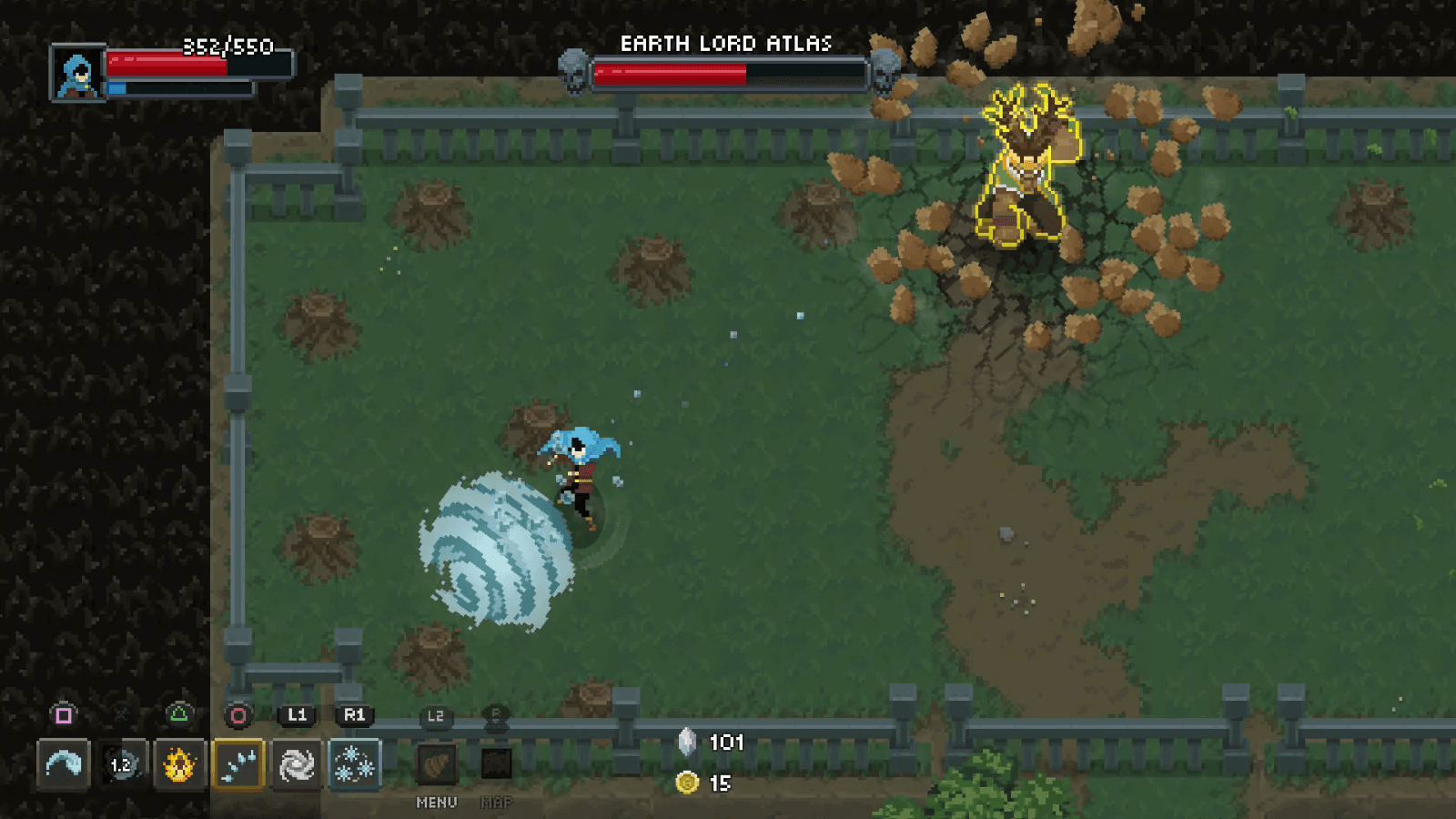
Task: Click the glowing Earth Lord Atlas boss sprite
Action: [1026, 164]
